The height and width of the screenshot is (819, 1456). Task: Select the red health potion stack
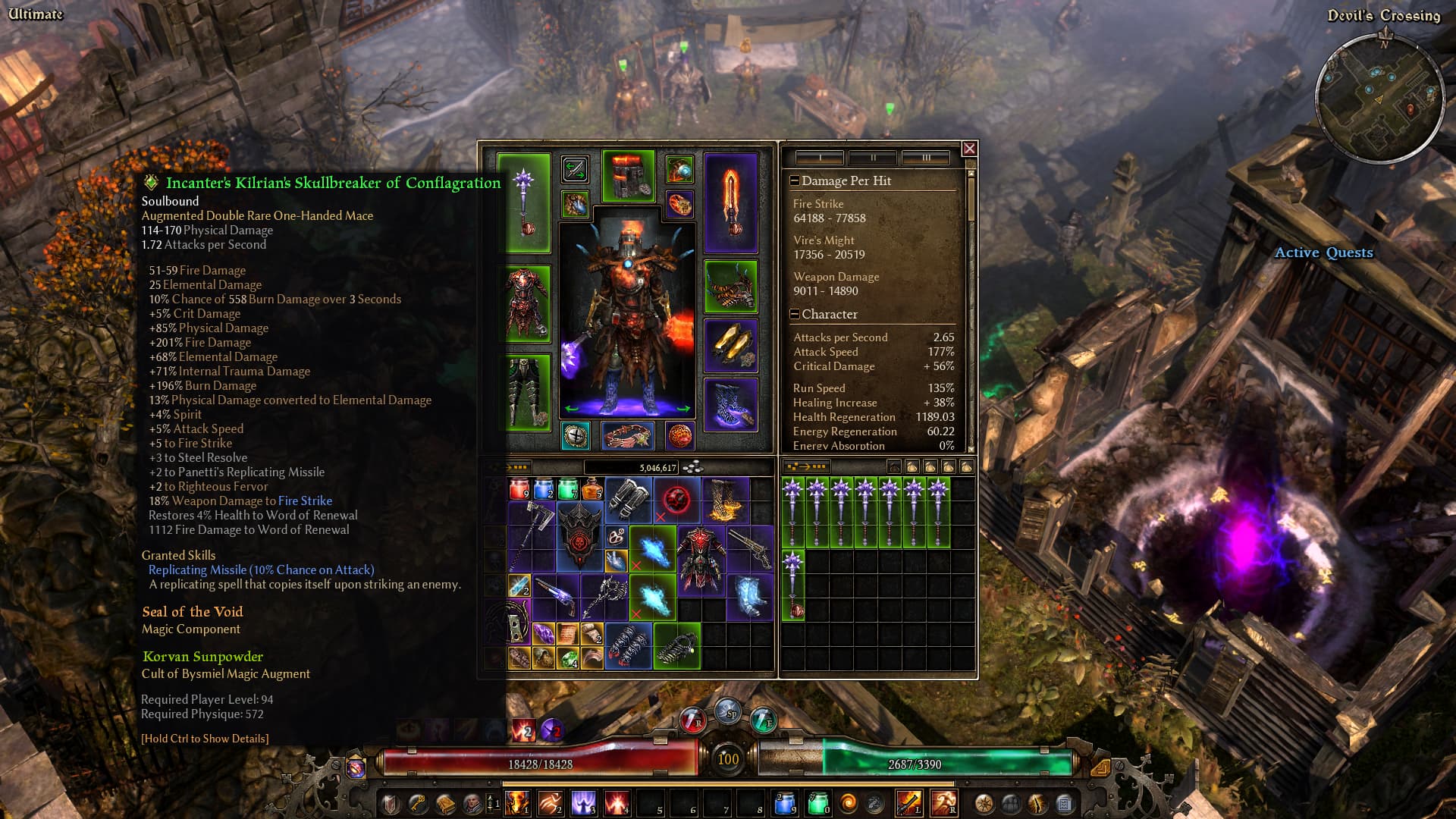pos(519,489)
